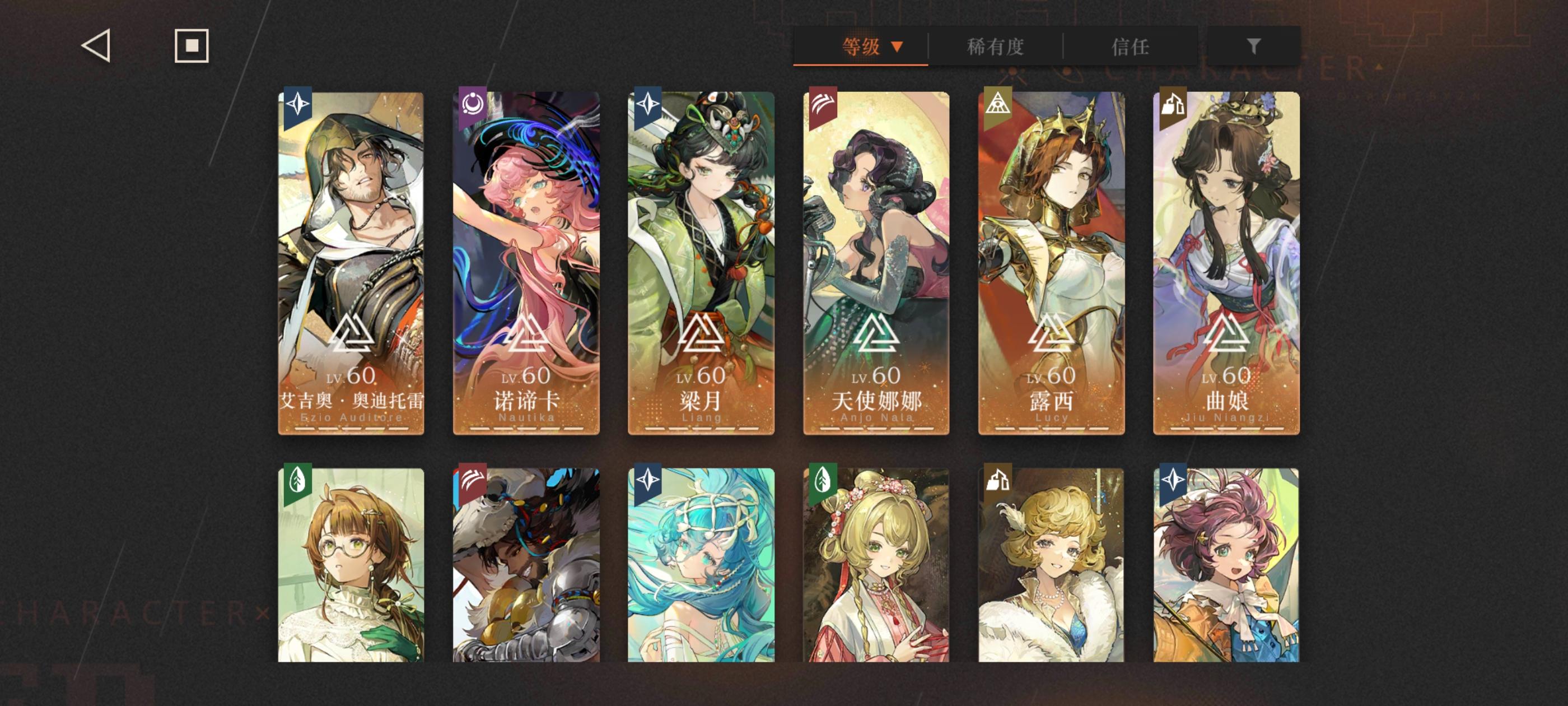Open the level sort order dropdown
Image resolution: width=1568 pixels, height=706 pixels.
(895, 47)
